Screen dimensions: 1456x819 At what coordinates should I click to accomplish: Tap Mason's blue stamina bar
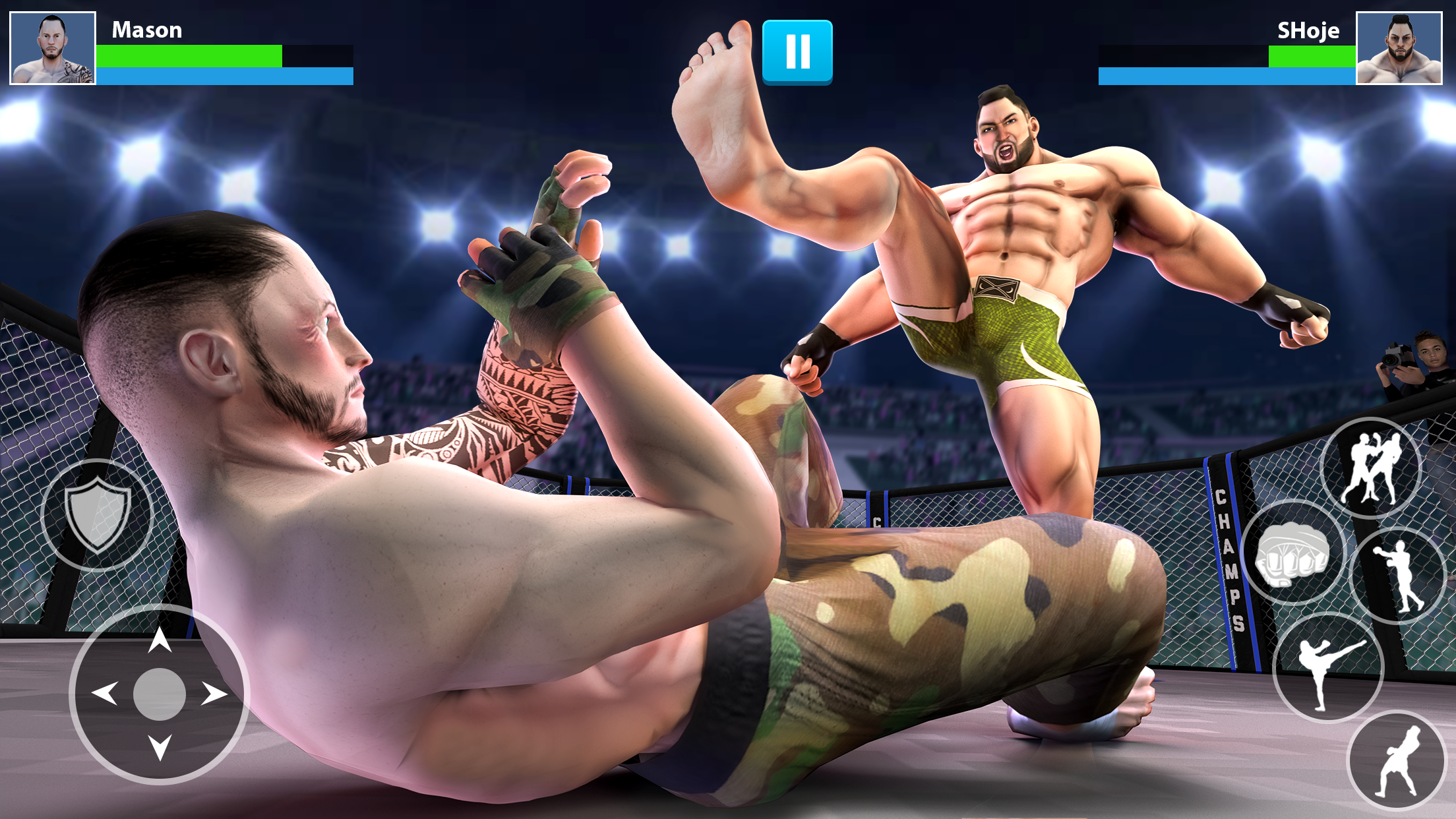tap(224, 76)
